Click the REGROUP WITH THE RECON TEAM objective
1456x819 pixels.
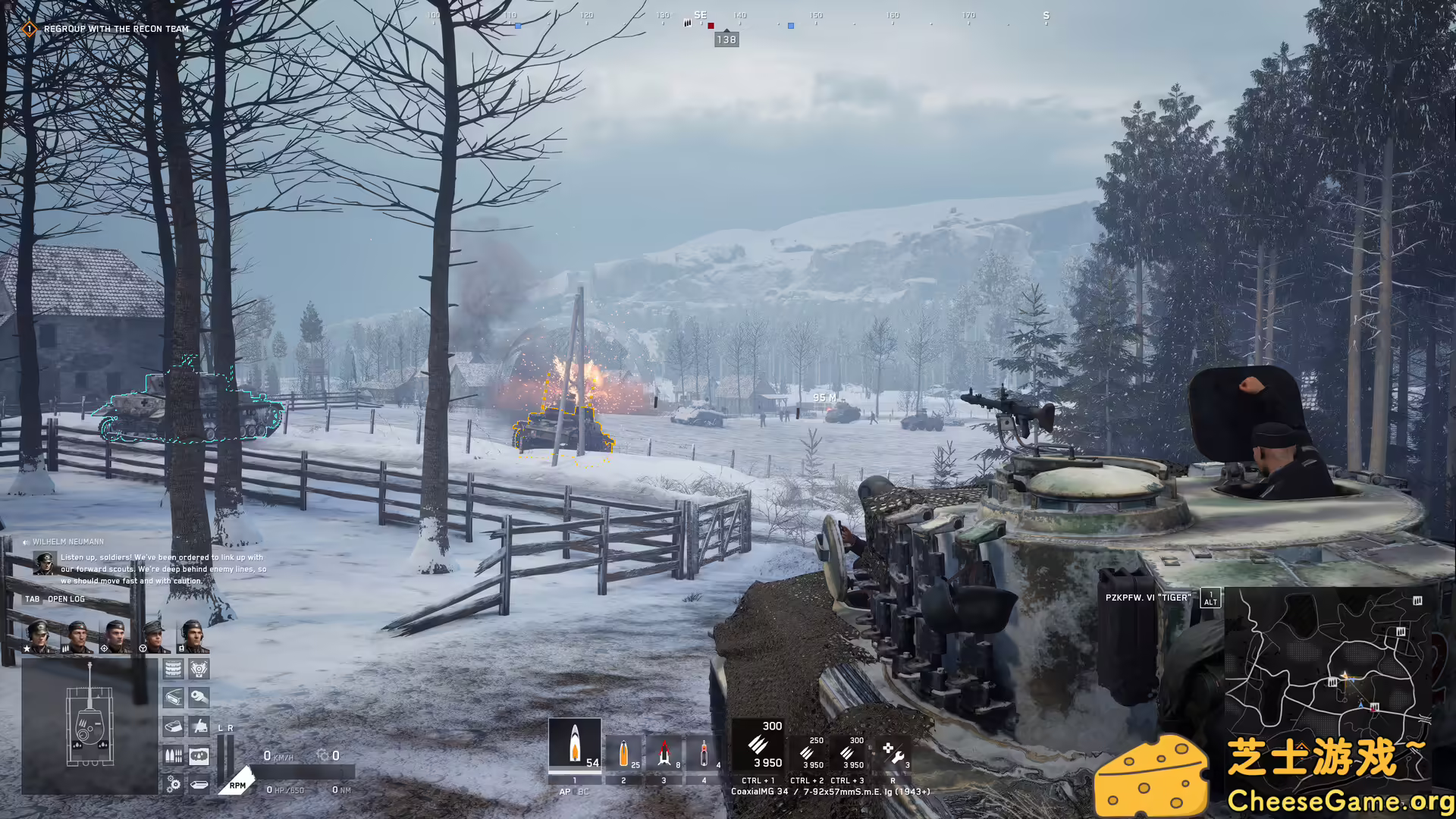[114, 29]
